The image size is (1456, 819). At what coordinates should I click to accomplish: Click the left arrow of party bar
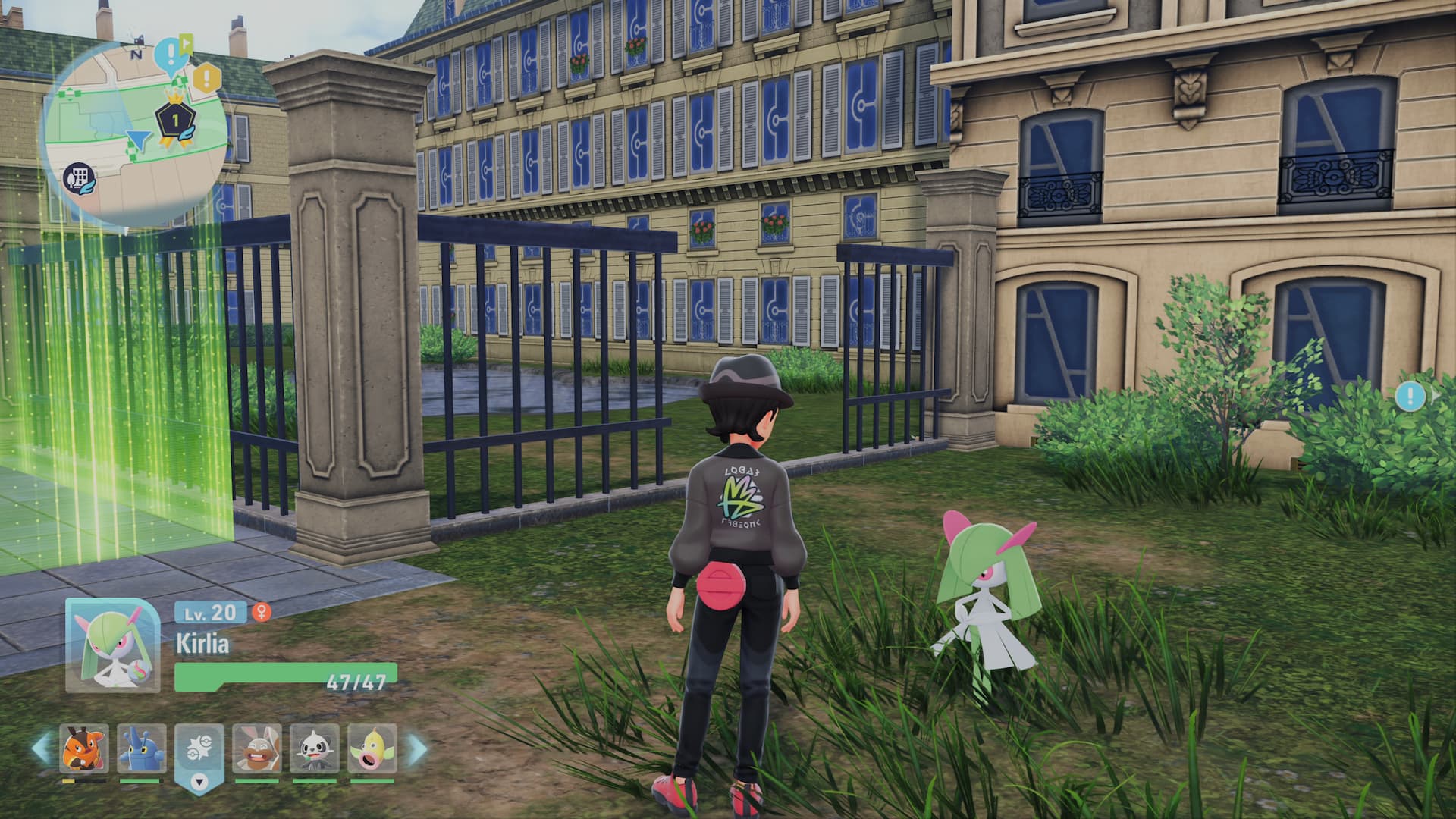[41, 748]
